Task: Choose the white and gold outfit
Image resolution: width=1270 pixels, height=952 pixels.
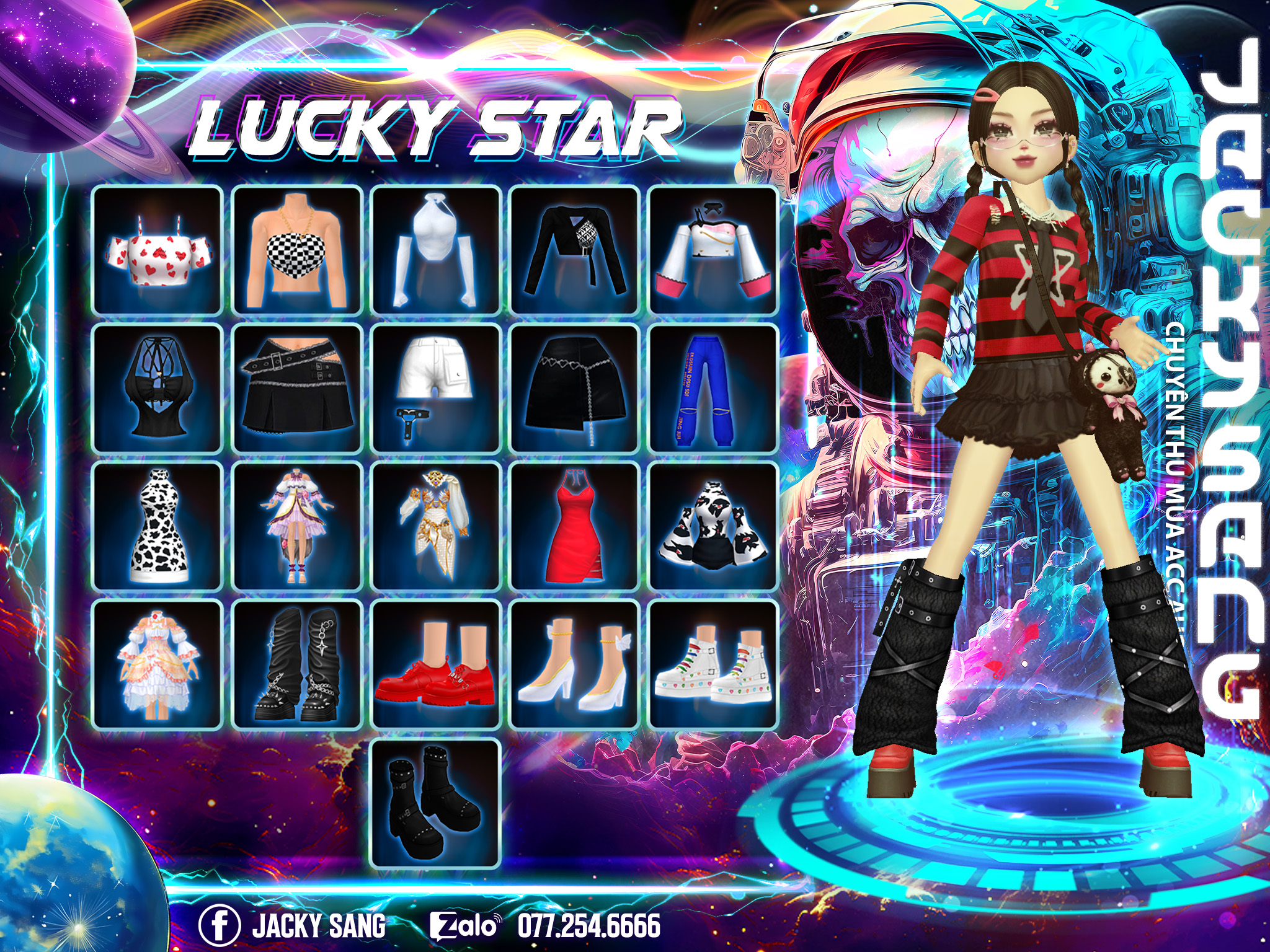Action: point(435,526)
